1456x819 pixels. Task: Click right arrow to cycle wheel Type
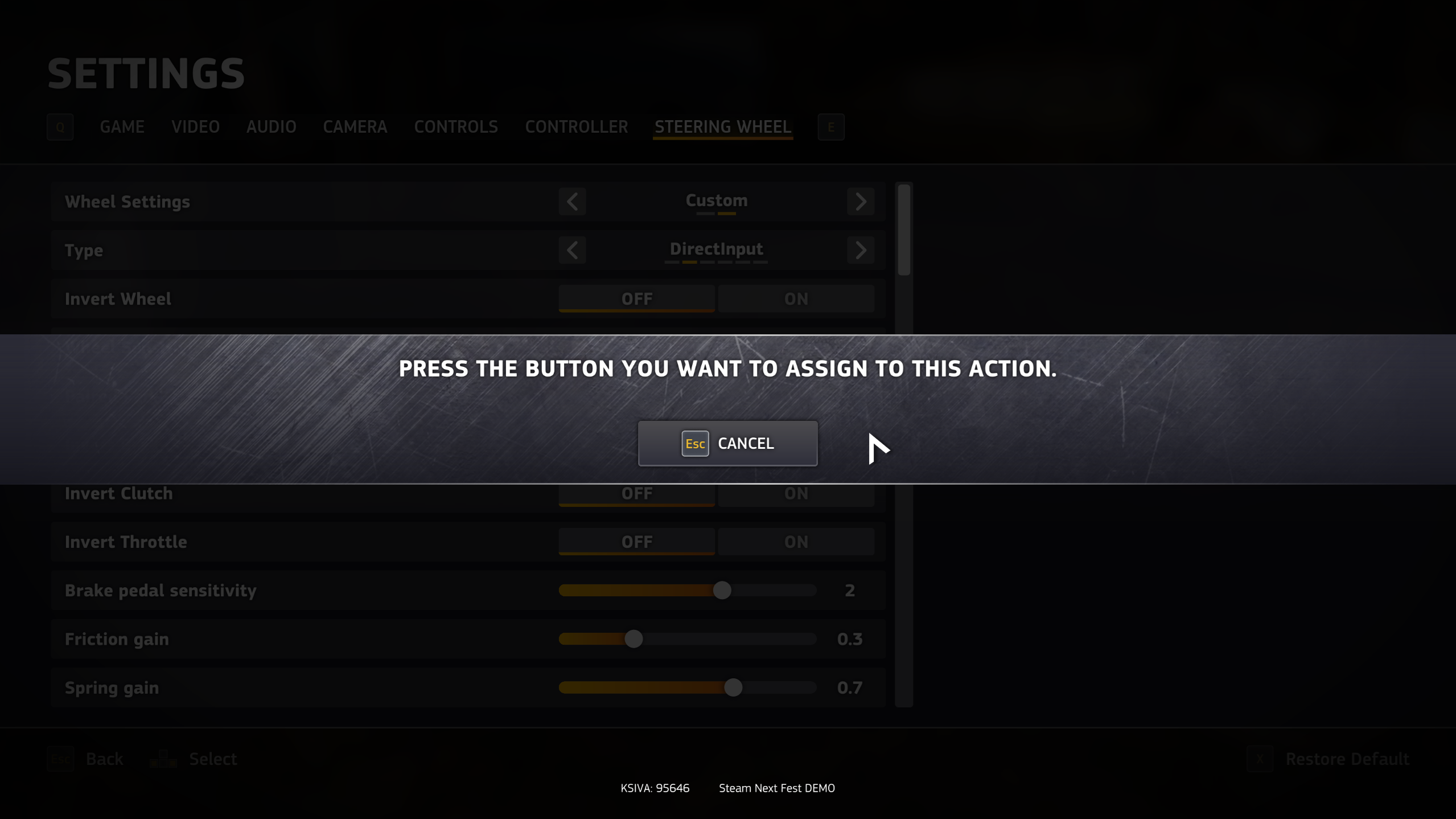[x=861, y=249]
